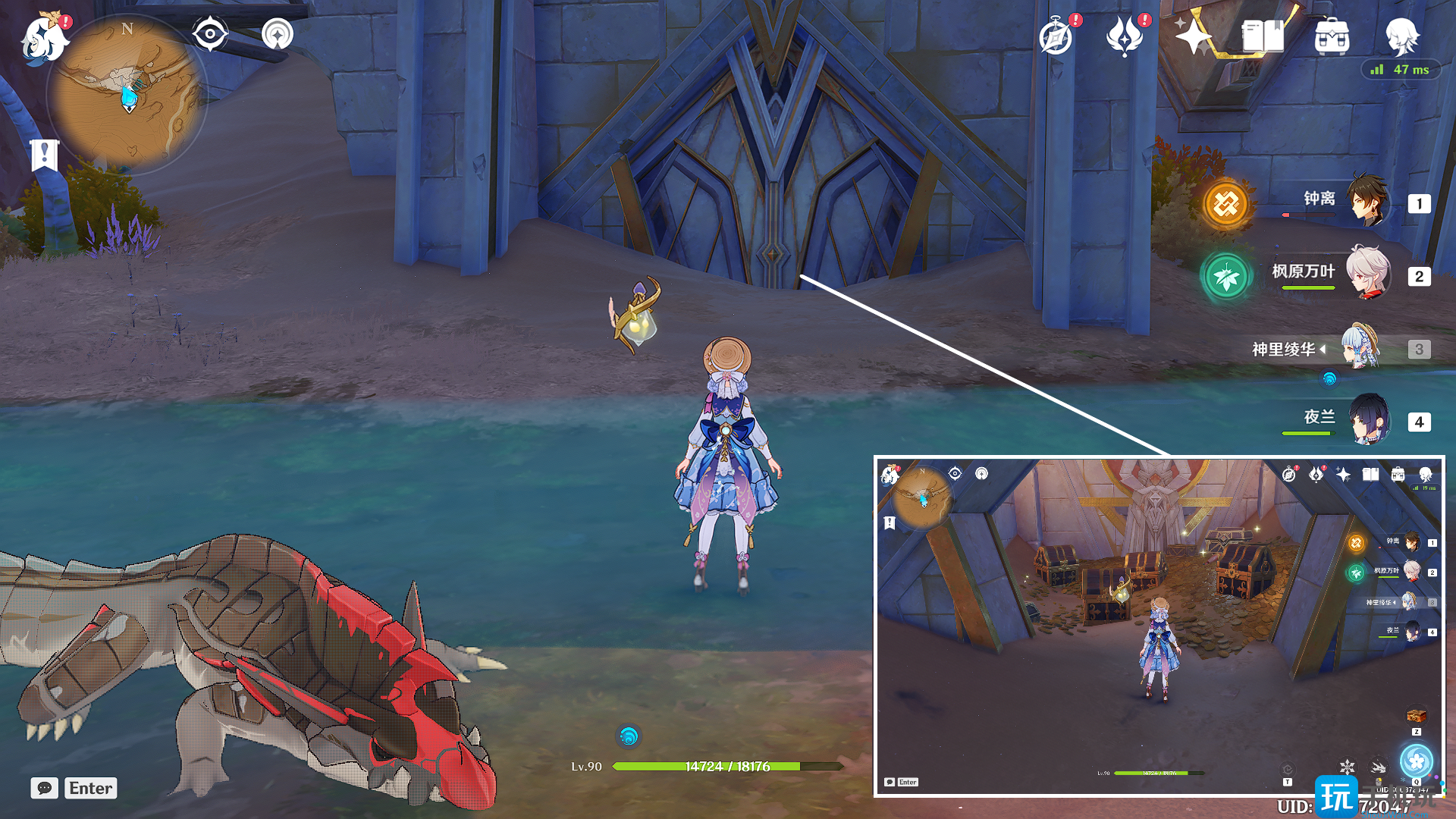Open the quest exclamation banner

[44, 155]
